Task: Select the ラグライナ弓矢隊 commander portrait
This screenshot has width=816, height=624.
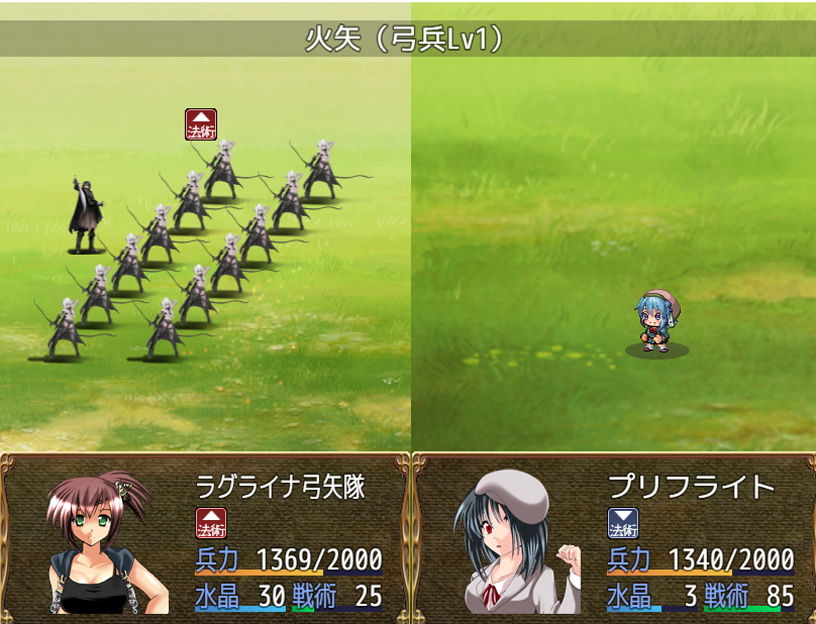Action: pos(99,540)
